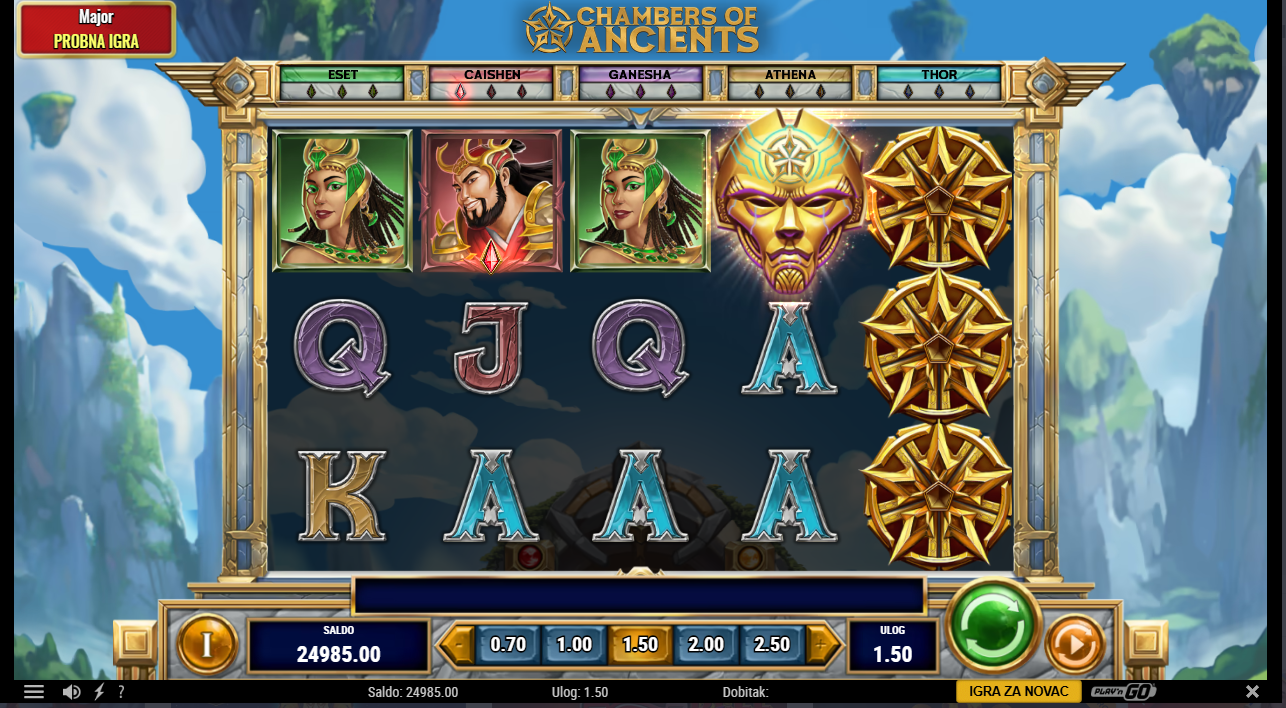This screenshot has height=708, width=1286.
Task: Click the Major PROBNA IGRA banner
Action: pos(96,30)
